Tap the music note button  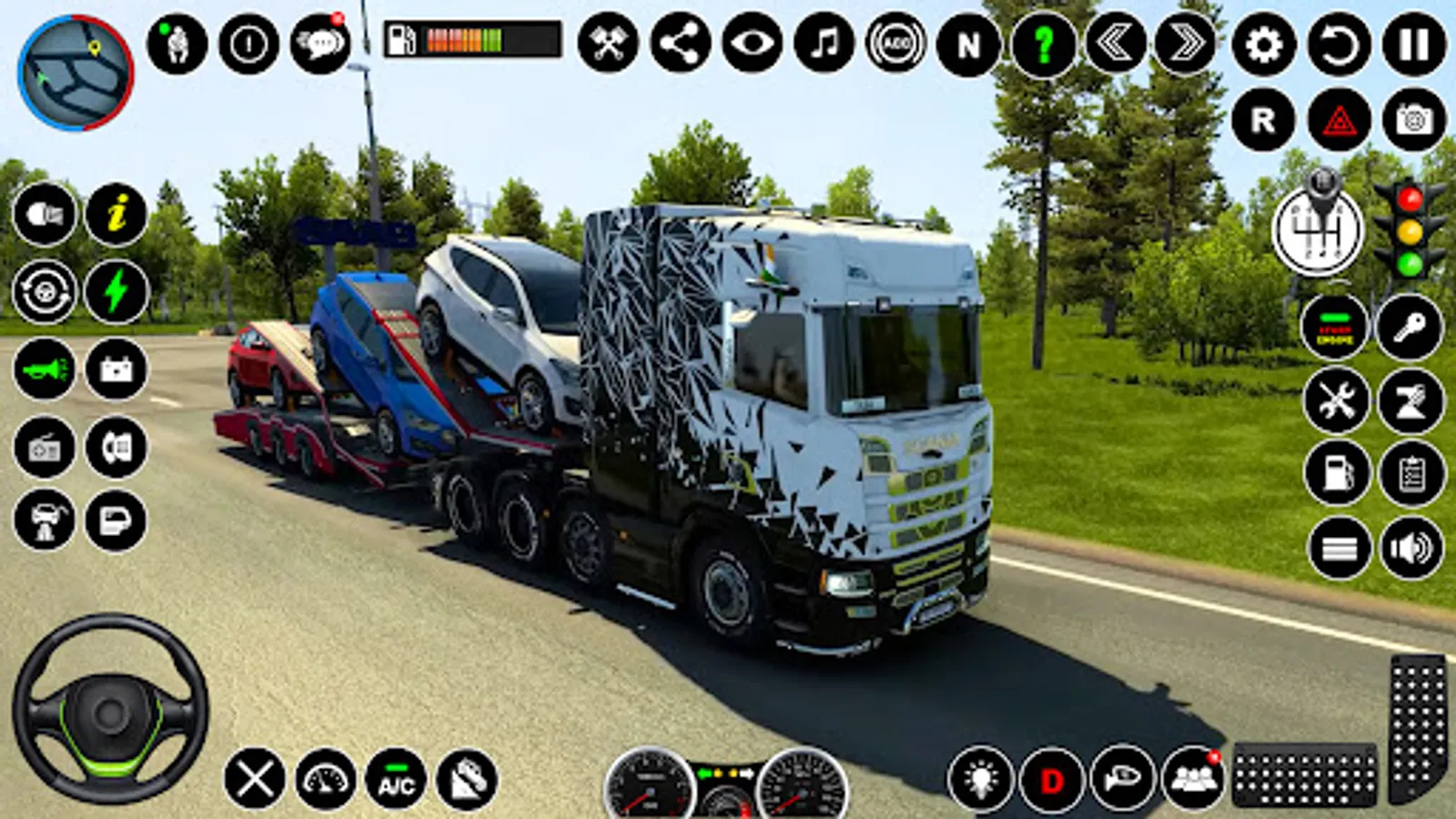[824, 44]
